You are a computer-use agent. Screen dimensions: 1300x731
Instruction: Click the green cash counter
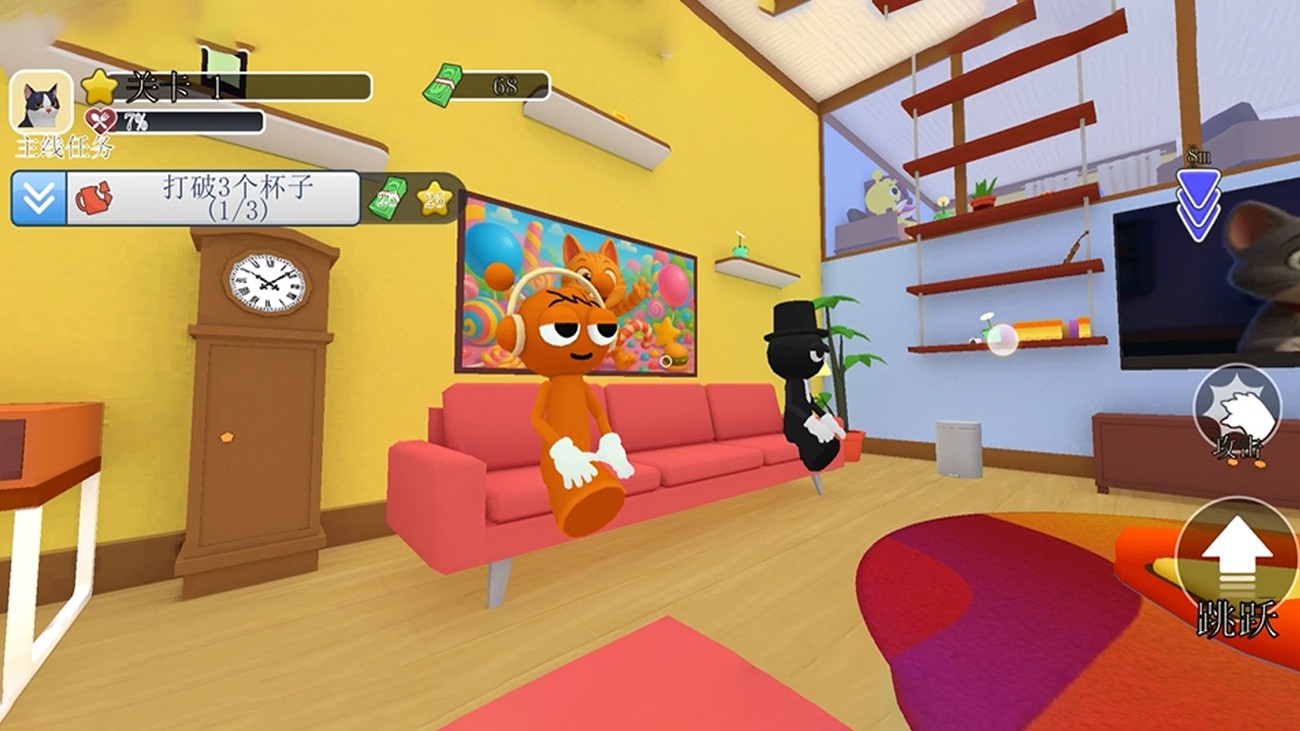tap(486, 86)
